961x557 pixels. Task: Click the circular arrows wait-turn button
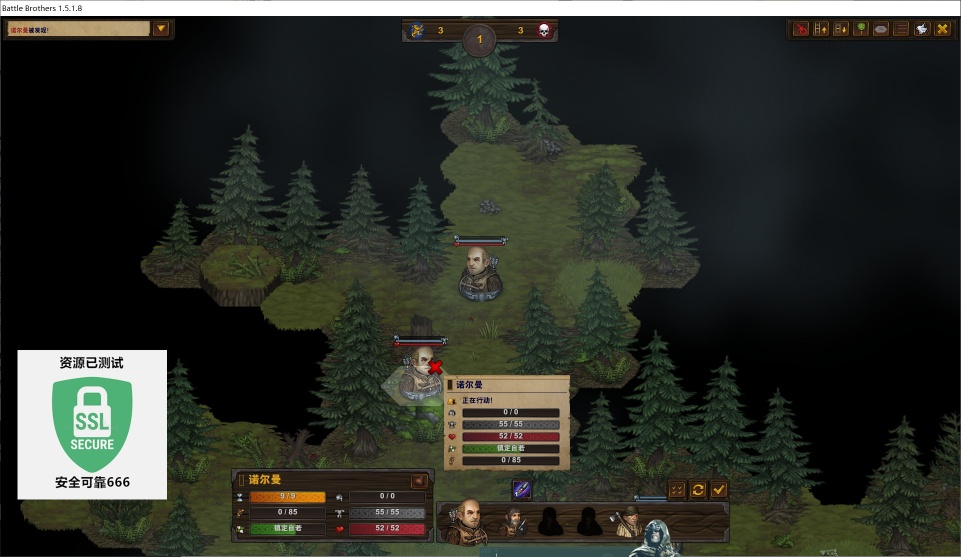pyautogui.click(x=698, y=489)
